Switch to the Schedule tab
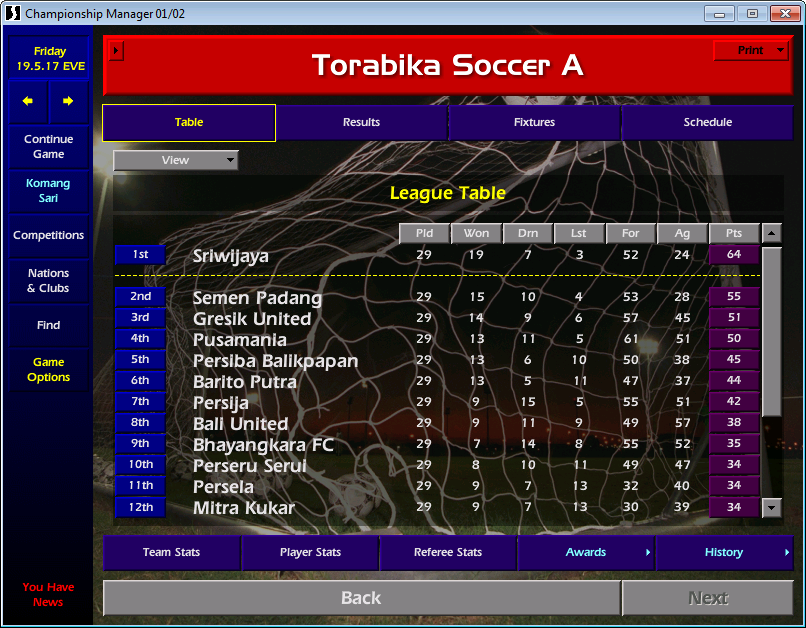The width and height of the screenshot is (806, 628). 707,123
